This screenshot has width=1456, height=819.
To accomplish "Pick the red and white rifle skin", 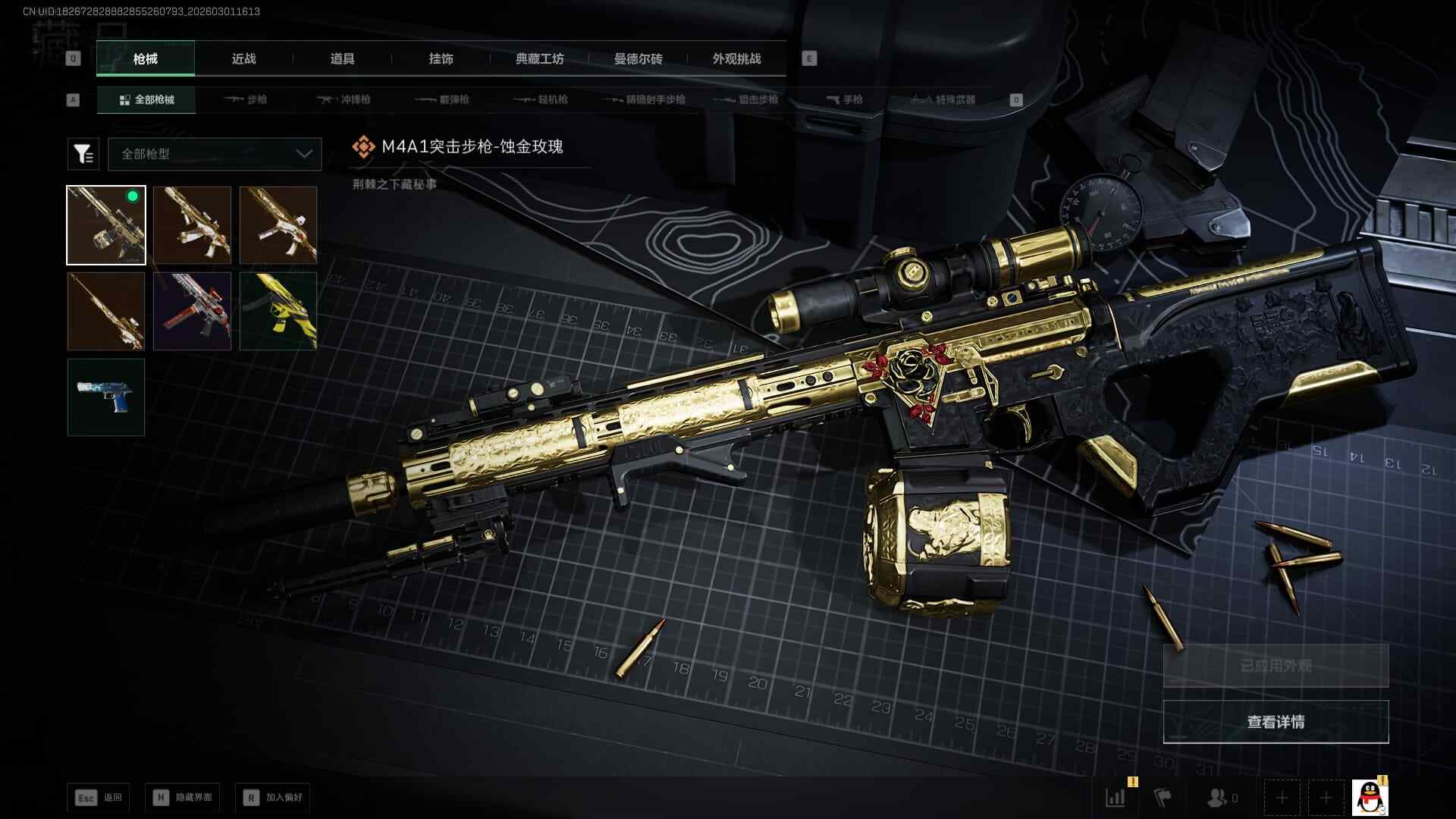I will (192, 312).
